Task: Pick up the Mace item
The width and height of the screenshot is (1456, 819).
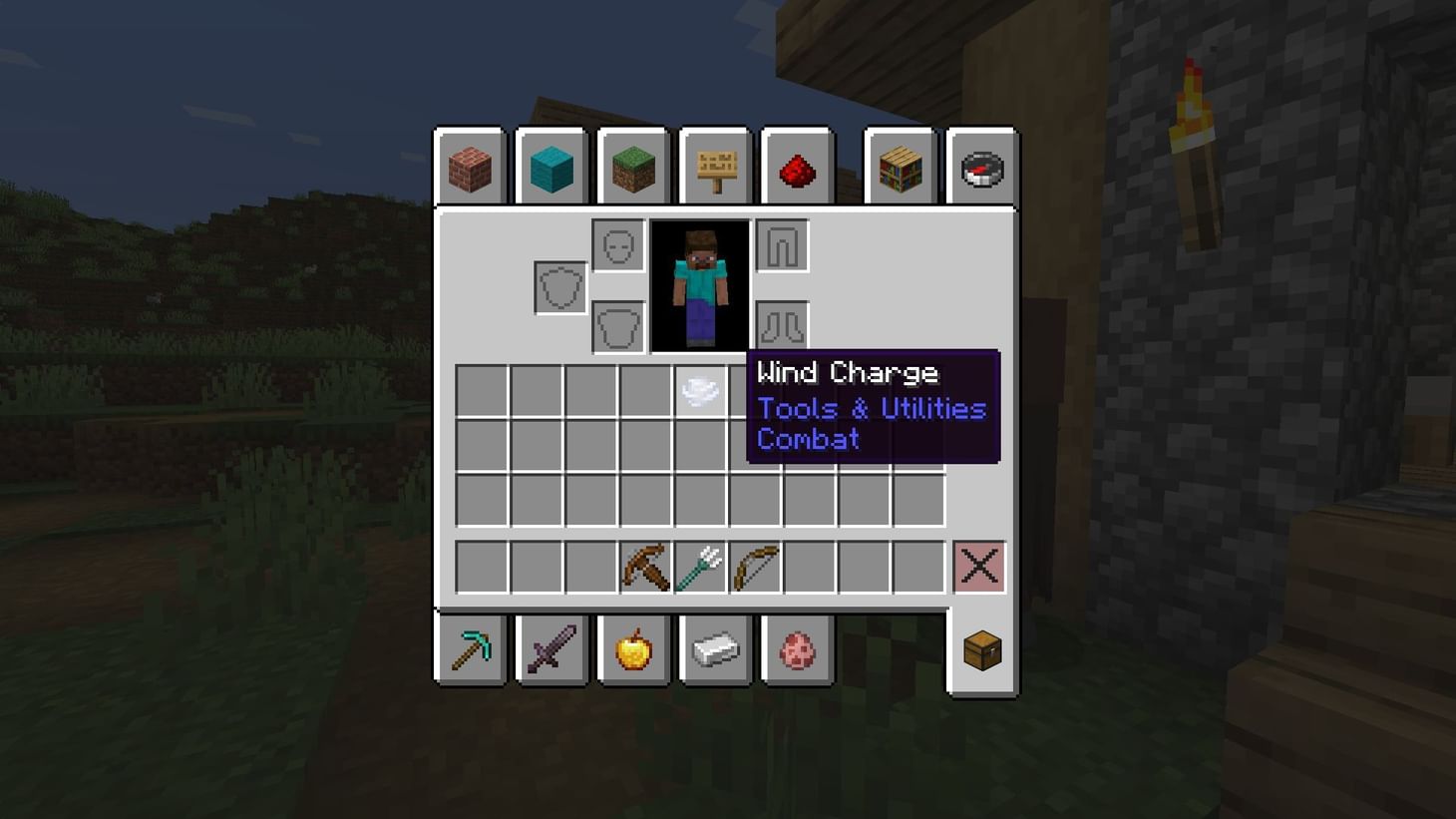Action: coord(645,566)
